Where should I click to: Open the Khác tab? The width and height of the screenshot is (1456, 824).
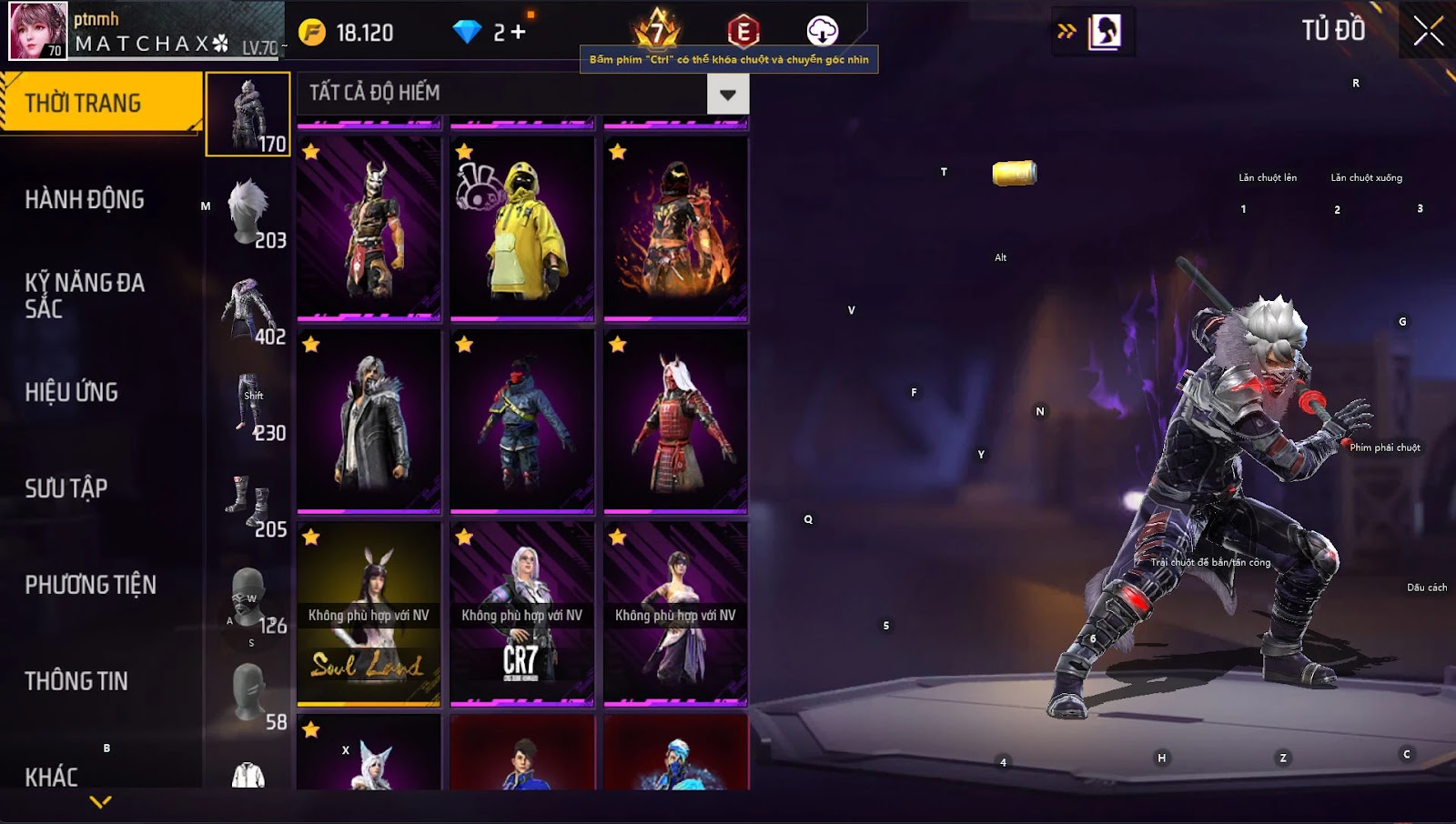[52, 777]
